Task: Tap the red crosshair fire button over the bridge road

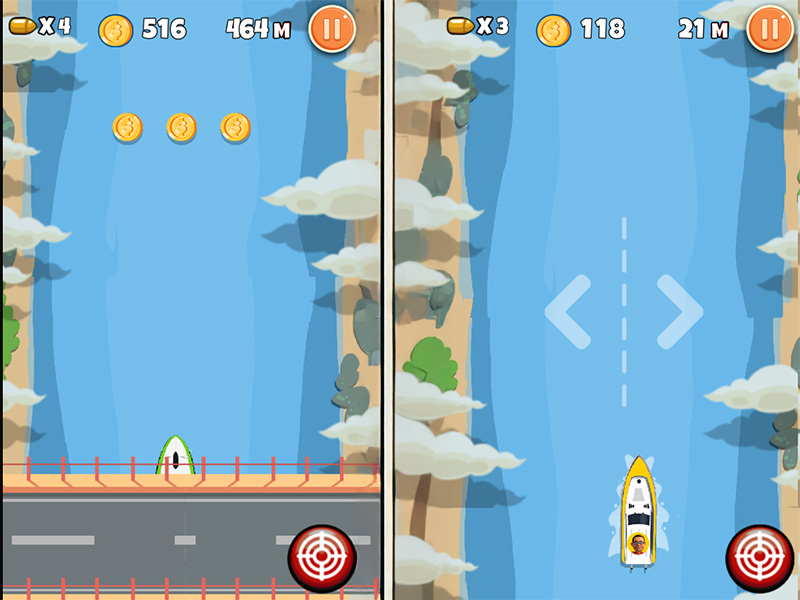Action: [322, 558]
